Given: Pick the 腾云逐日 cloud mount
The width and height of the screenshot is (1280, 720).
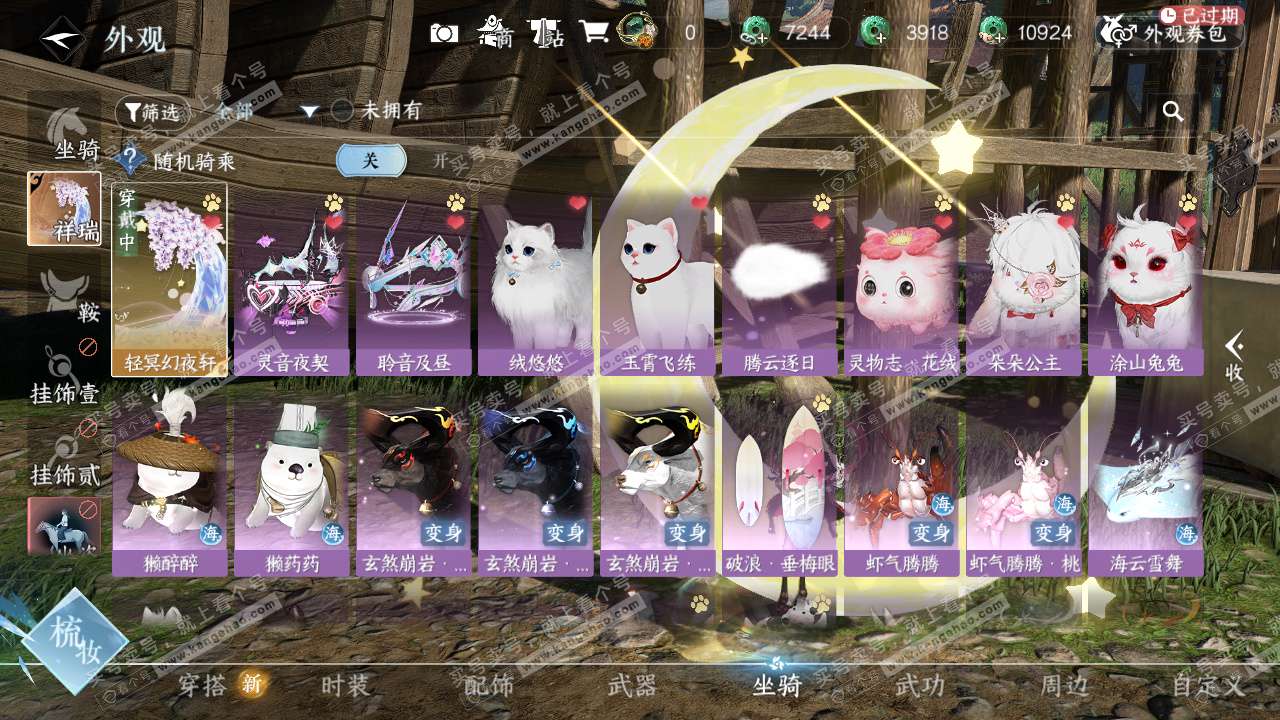Looking at the screenshot, I should tap(778, 285).
